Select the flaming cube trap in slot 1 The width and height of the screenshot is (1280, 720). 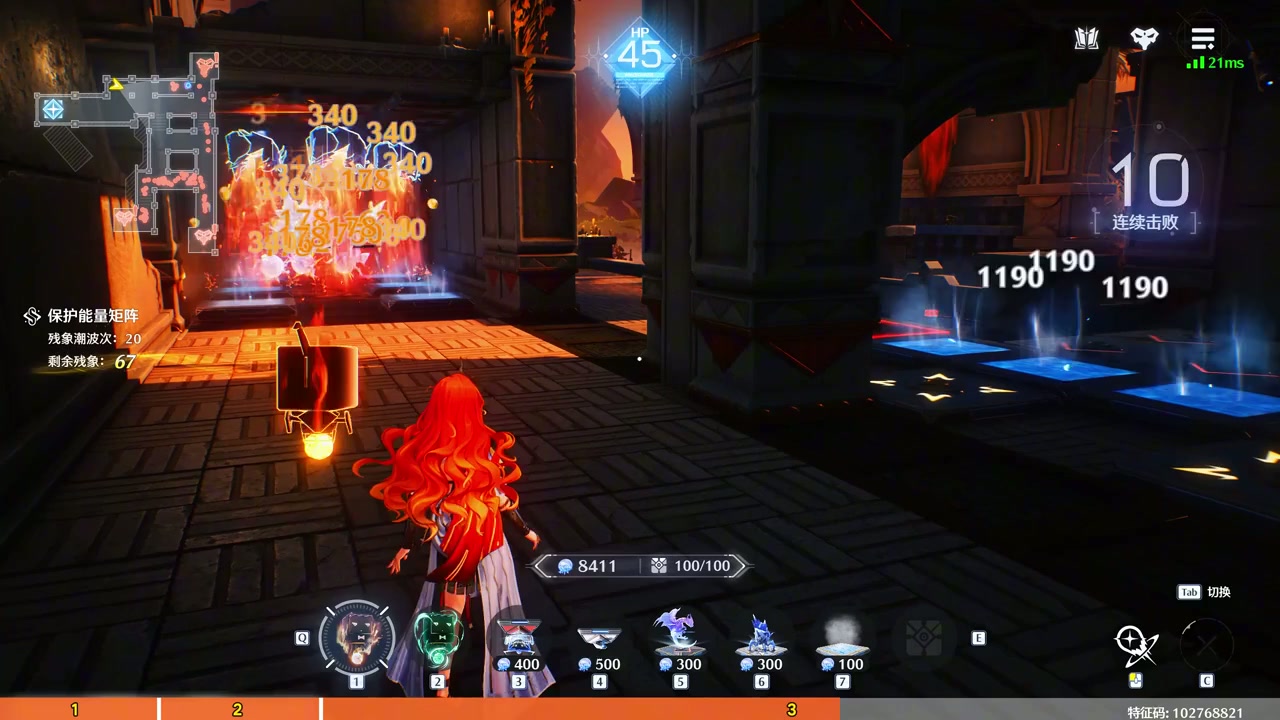(x=357, y=637)
